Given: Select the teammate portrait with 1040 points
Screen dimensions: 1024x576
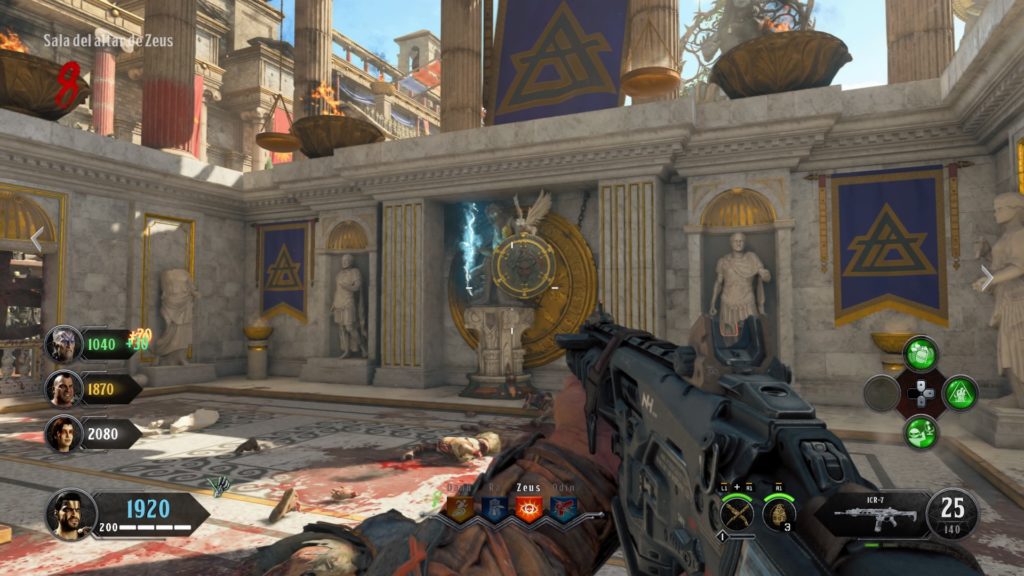Looking at the screenshot, I should (64, 345).
